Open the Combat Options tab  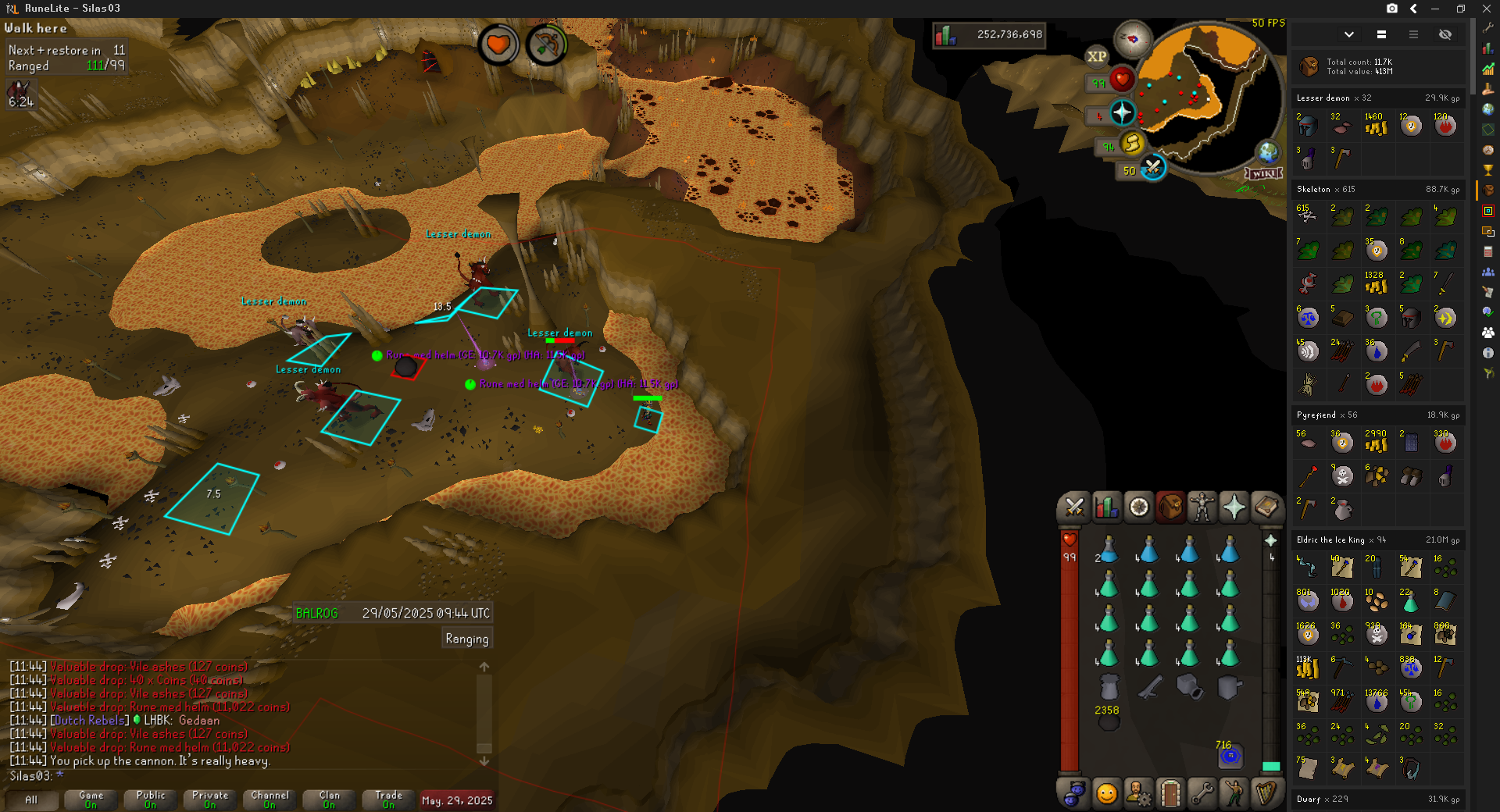click(1074, 507)
